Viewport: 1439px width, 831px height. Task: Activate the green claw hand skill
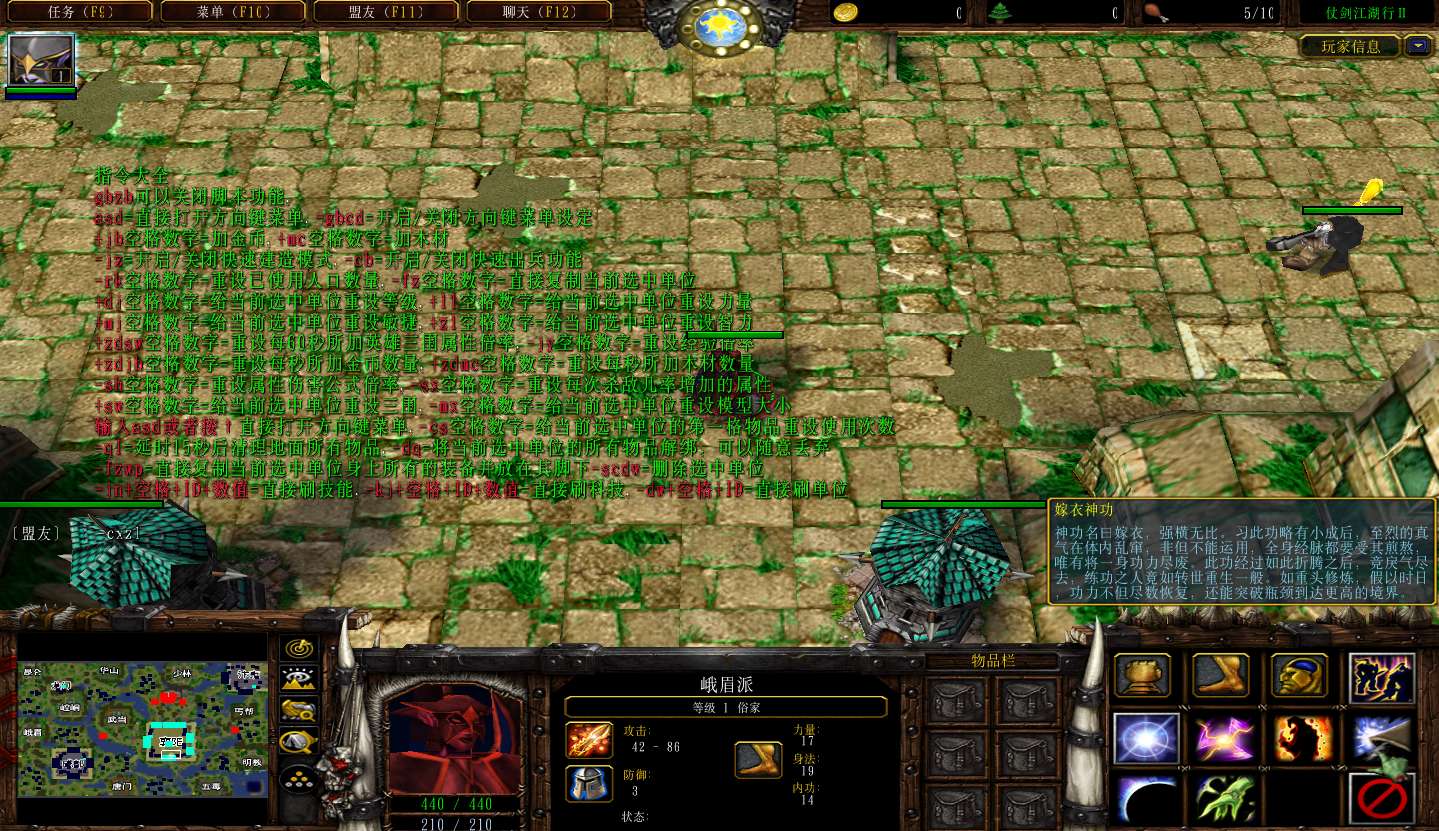tap(1221, 799)
